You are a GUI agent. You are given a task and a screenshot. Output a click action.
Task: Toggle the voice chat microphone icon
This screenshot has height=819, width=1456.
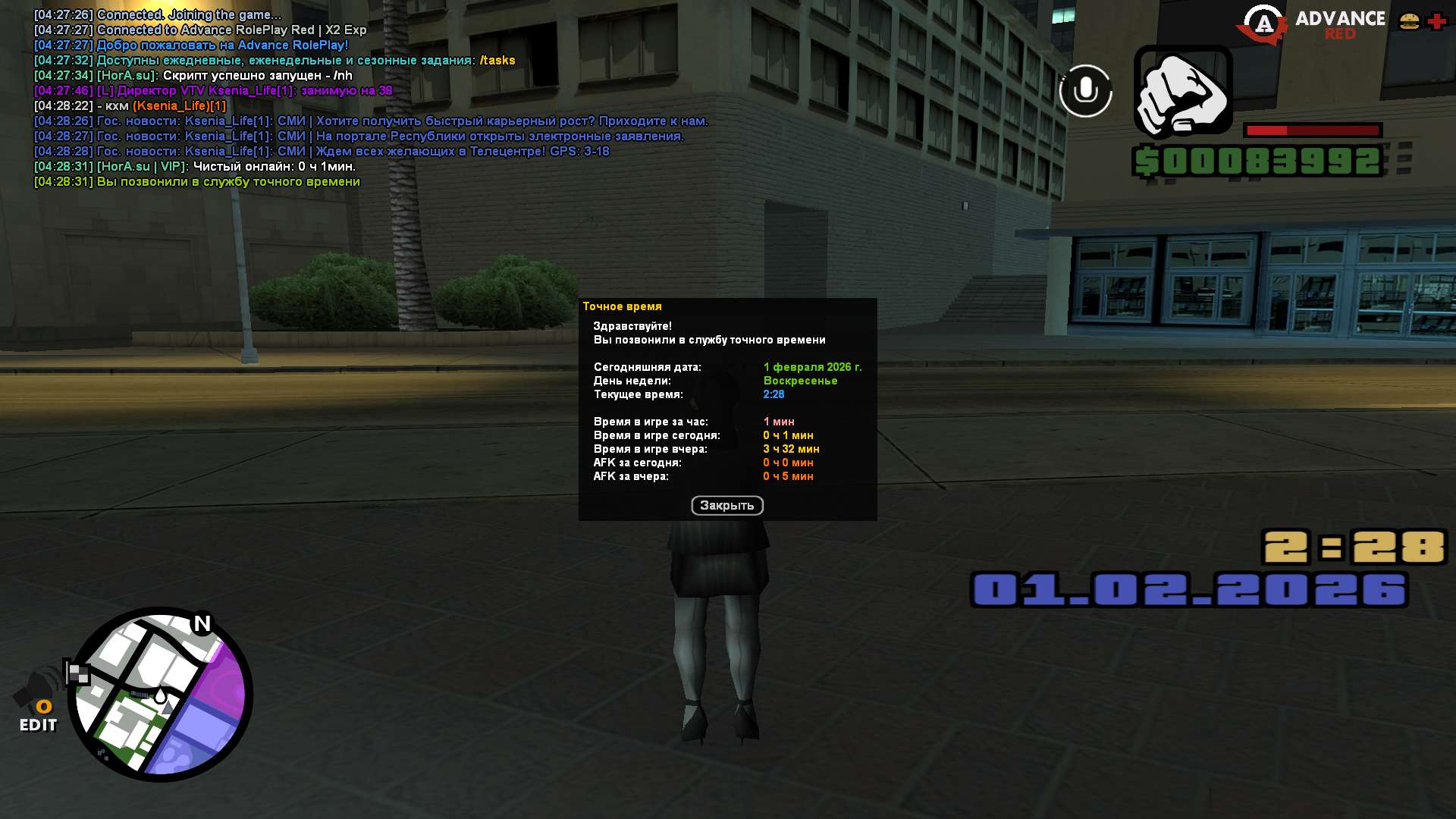[x=1085, y=91]
